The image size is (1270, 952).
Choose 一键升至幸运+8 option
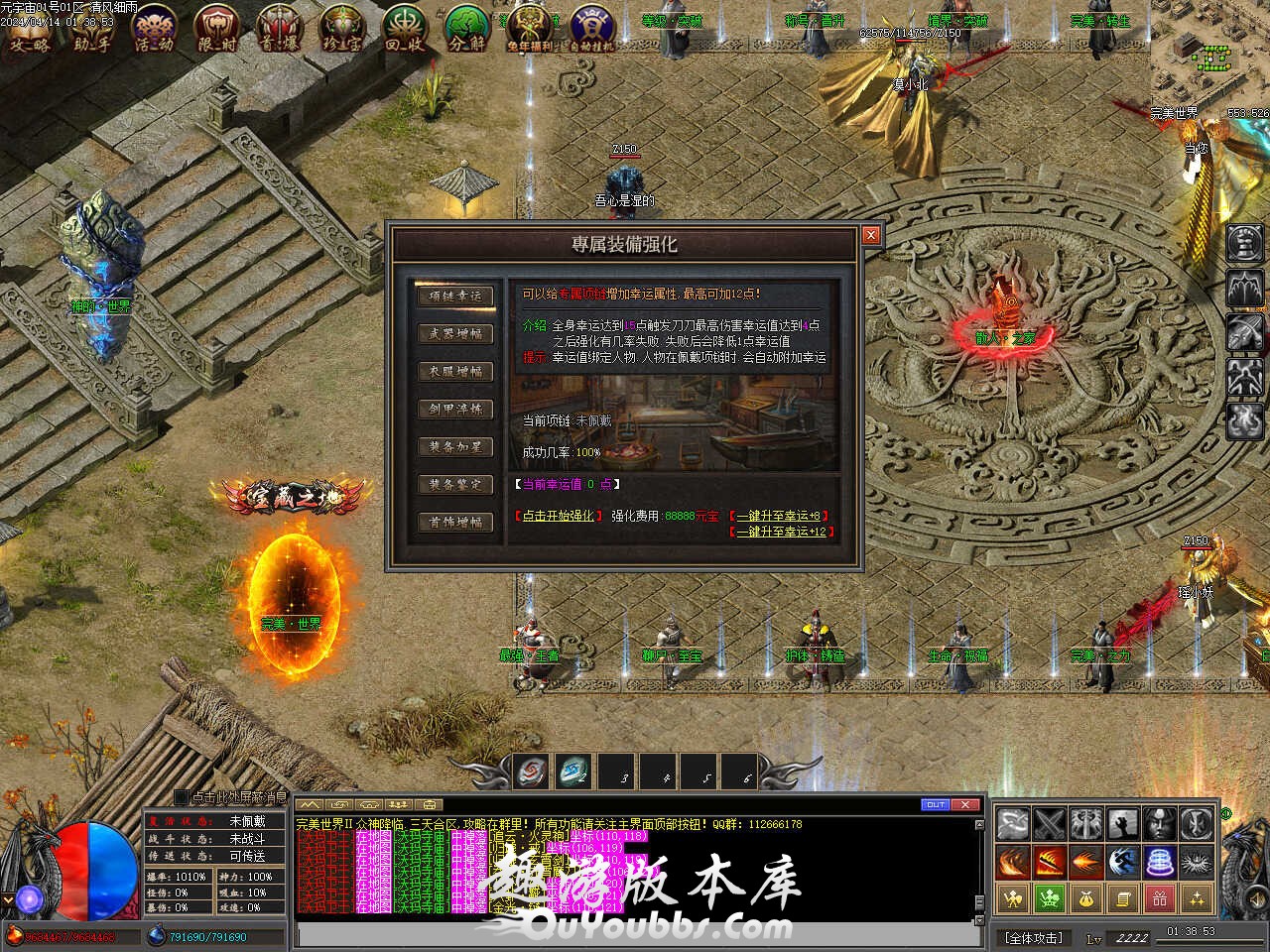[777, 516]
